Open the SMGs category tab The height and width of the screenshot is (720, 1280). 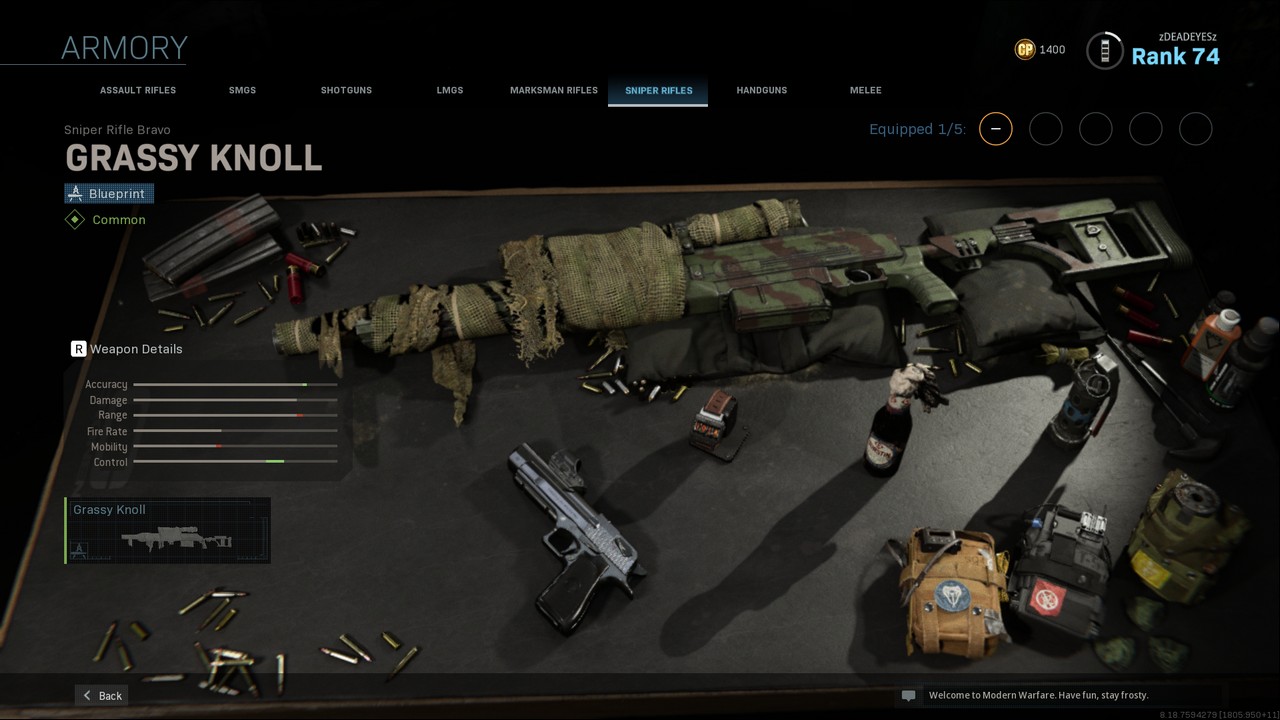click(242, 90)
